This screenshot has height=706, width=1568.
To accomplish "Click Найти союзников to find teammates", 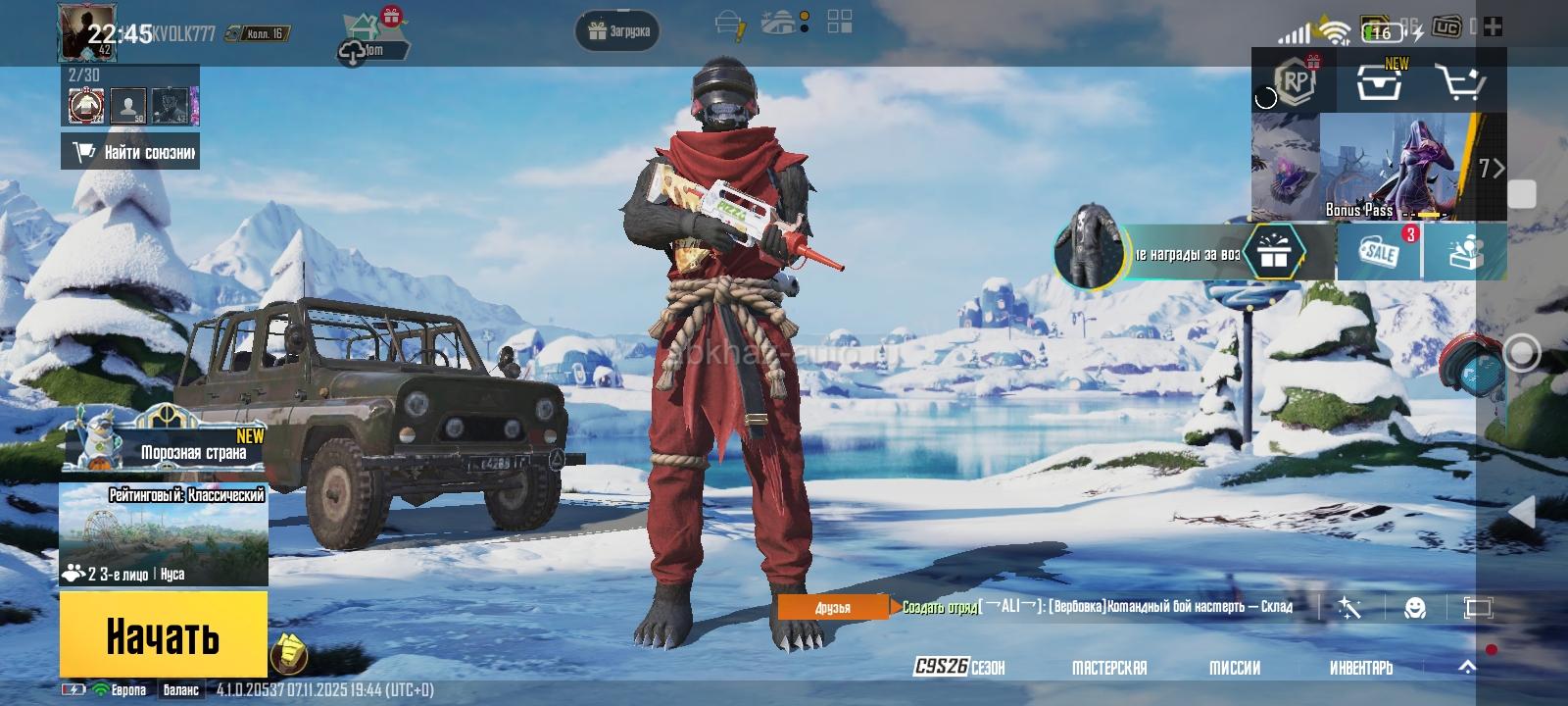I will tap(130, 152).
